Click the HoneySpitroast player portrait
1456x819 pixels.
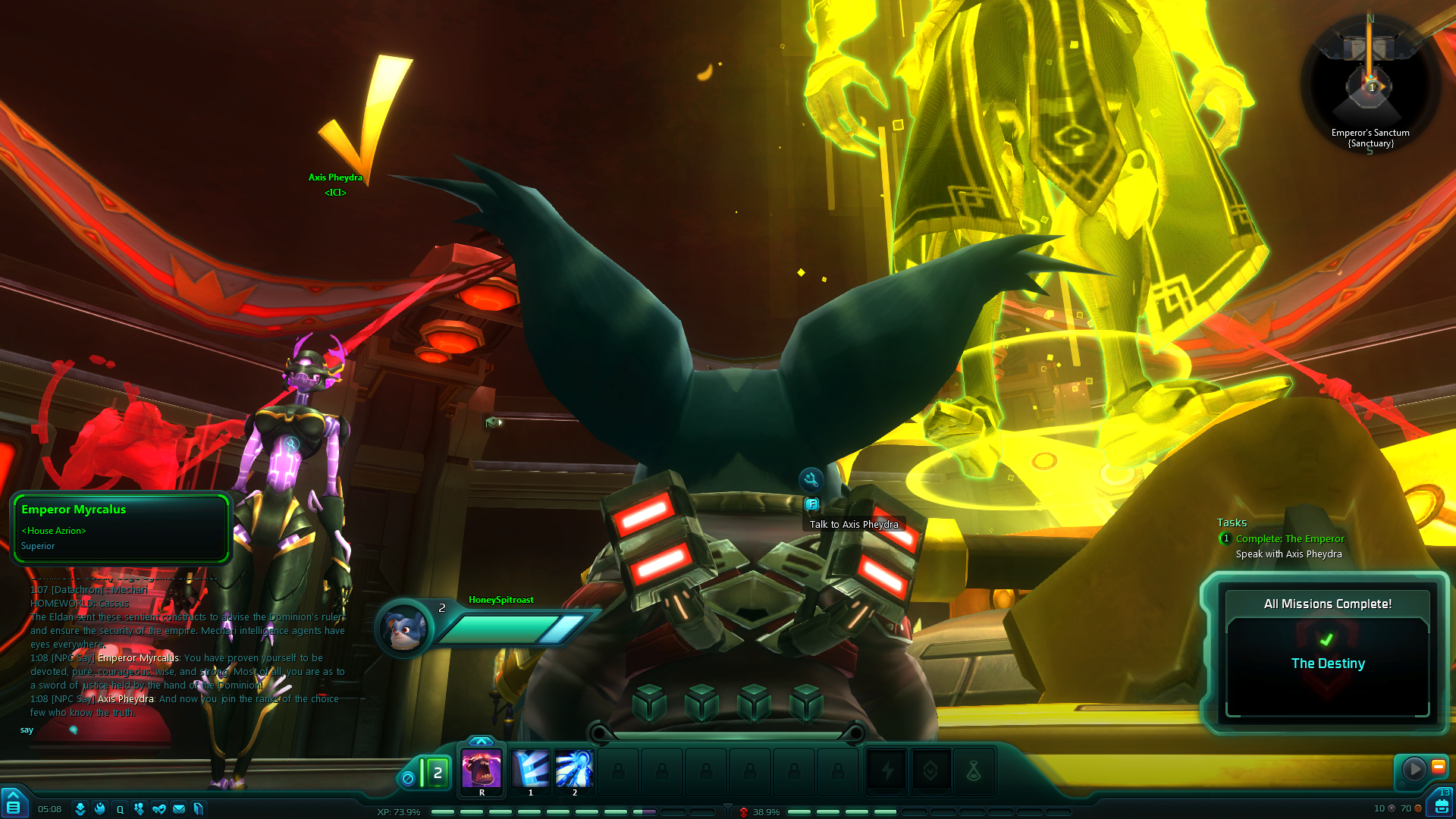coord(404,628)
